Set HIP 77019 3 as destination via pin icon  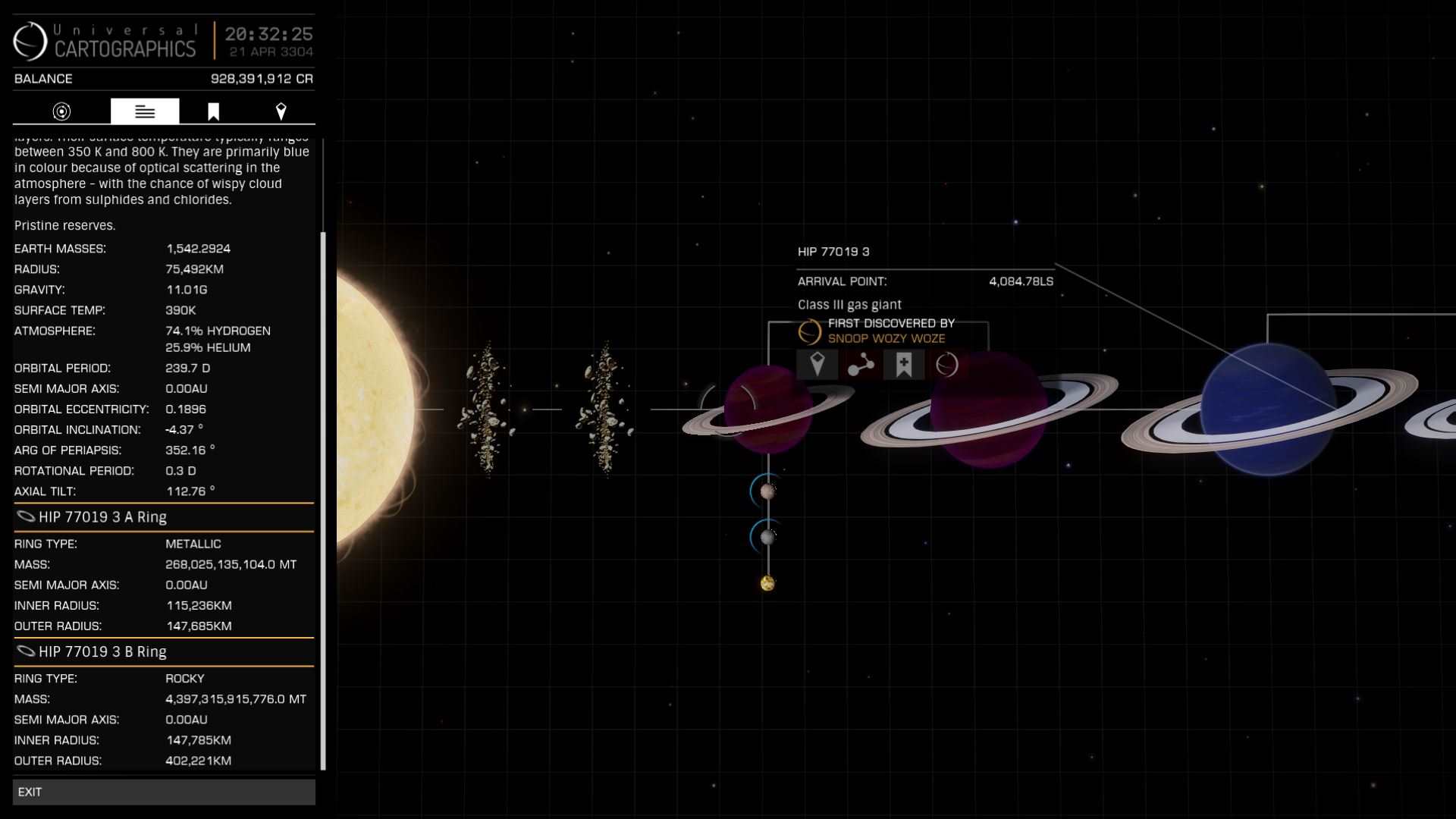click(817, 365)
